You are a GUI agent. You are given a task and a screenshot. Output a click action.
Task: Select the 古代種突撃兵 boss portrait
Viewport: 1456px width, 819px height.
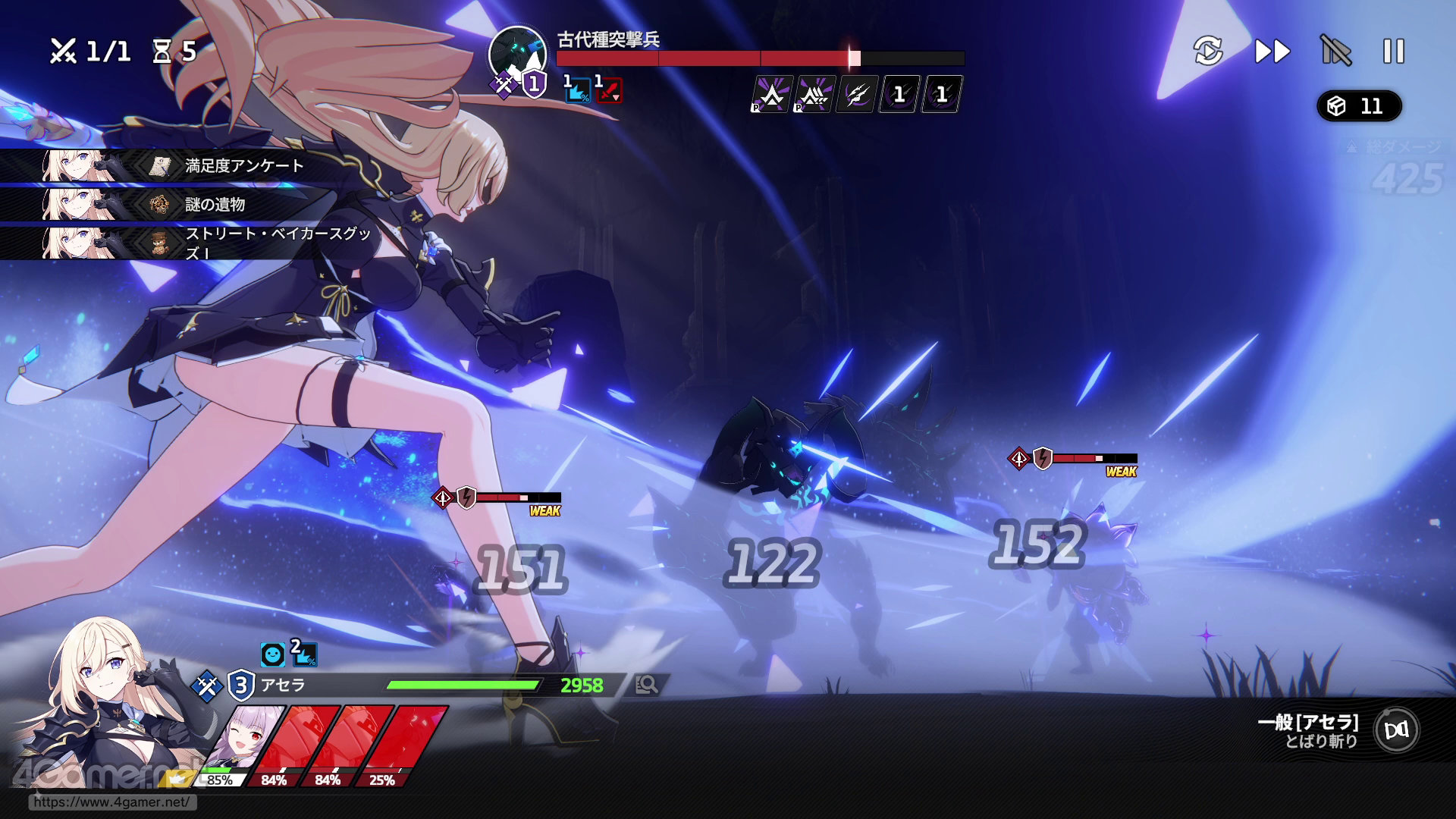pos(517,55)
